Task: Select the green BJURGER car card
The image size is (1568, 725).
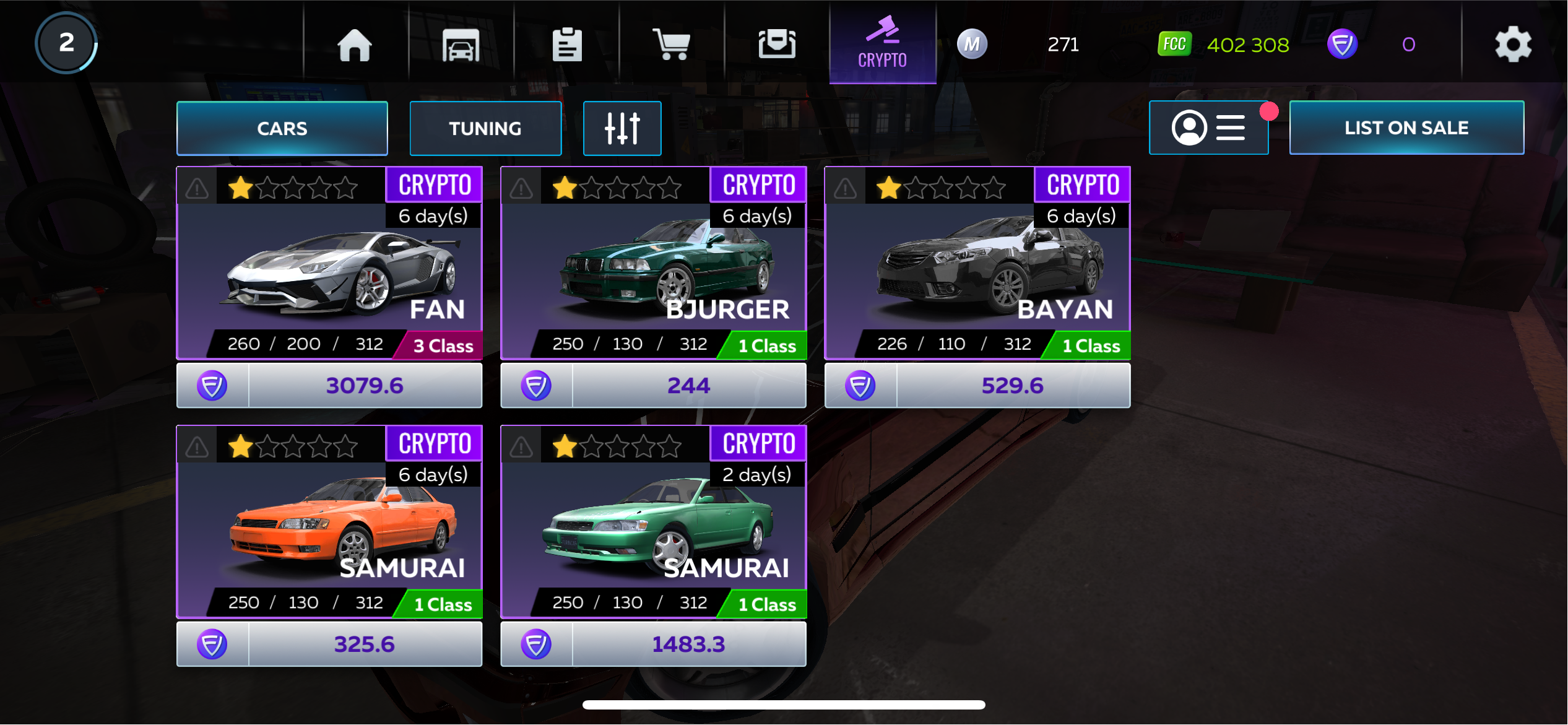Action: point(653,272)
